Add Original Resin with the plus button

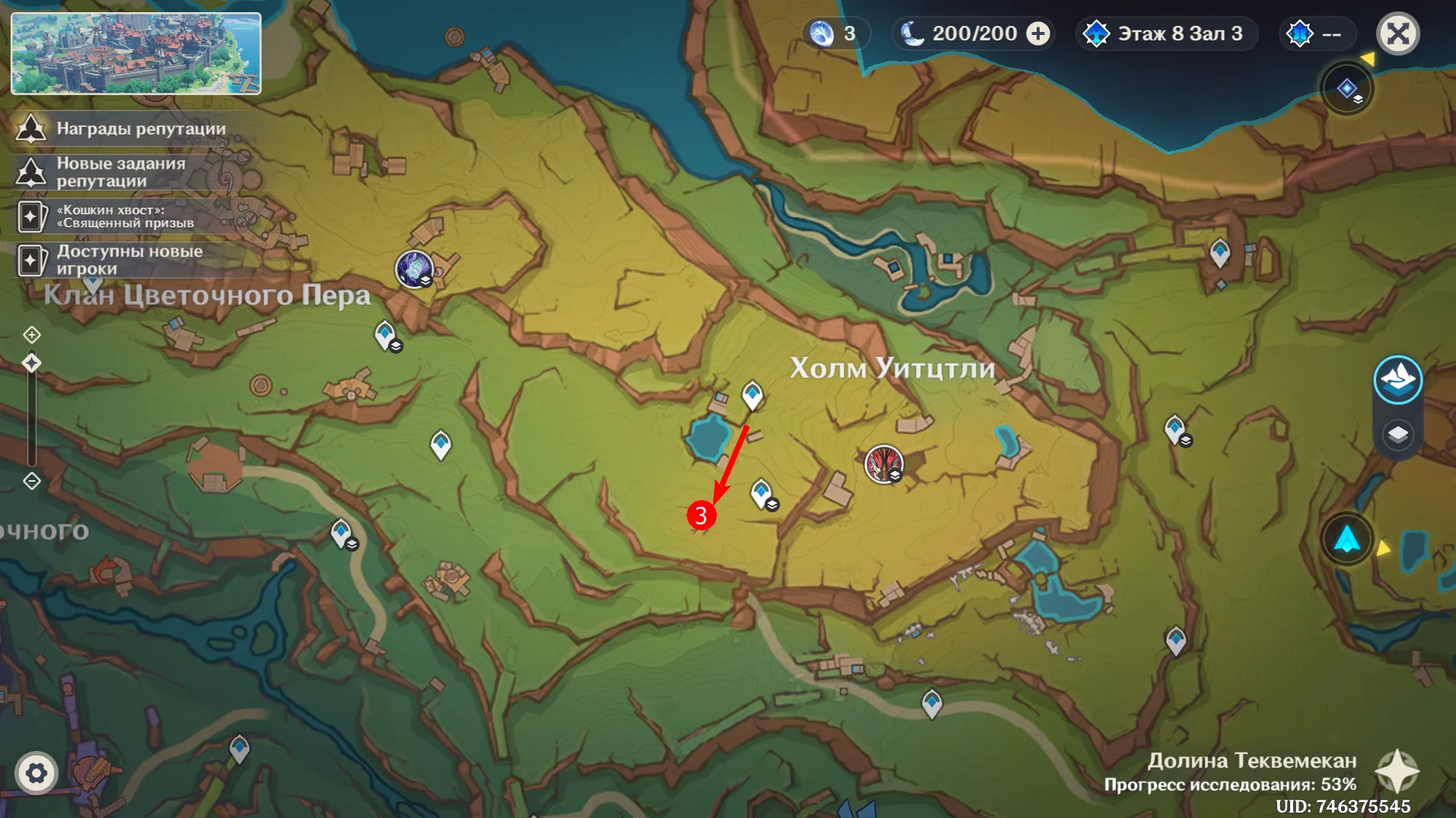coord(1038,34)
